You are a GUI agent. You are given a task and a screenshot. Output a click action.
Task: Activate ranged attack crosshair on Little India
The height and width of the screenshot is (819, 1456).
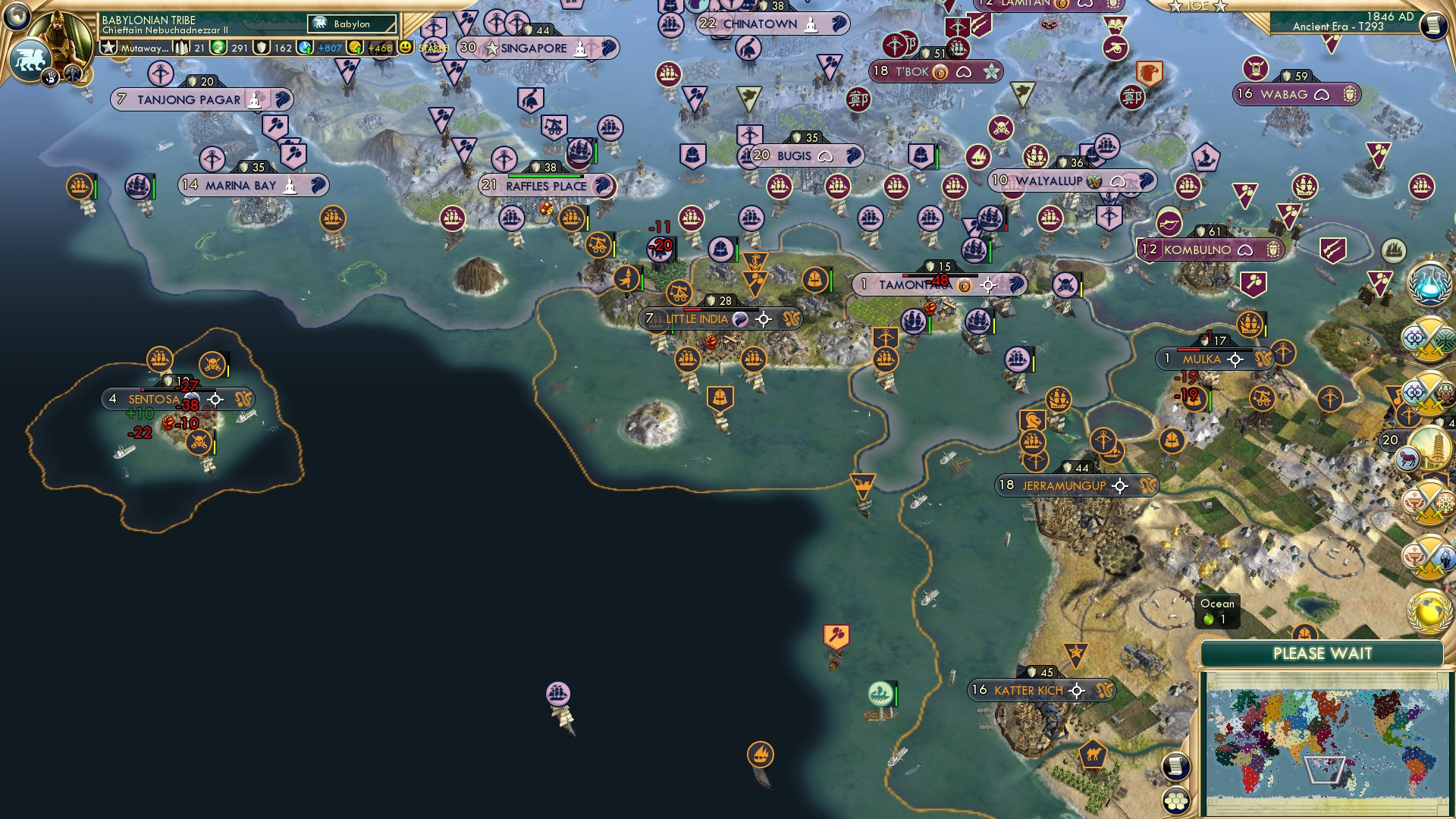click(x=762, y=319)
